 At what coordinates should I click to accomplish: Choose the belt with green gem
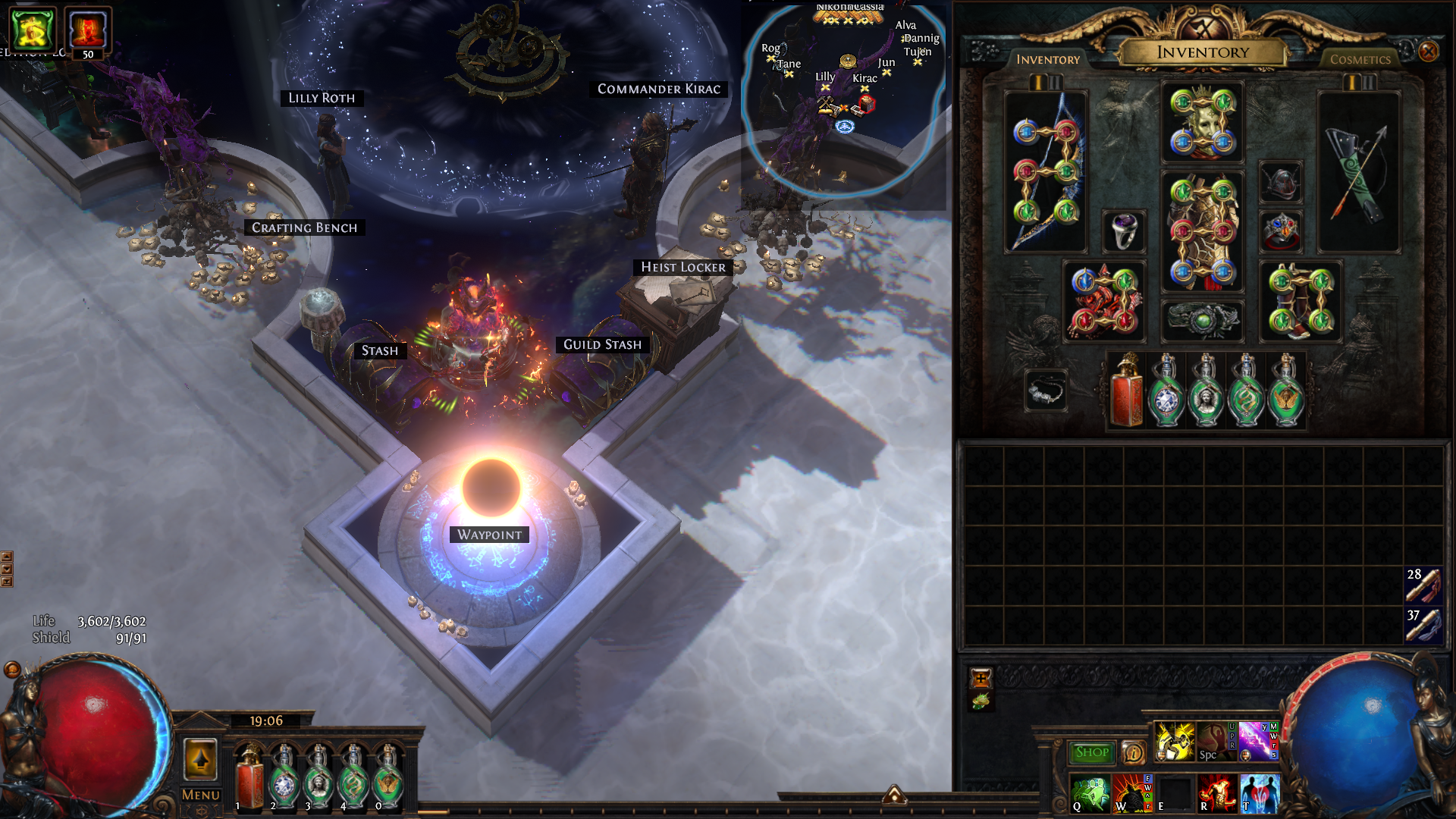pyautogui.click(x=1202, y=320)
